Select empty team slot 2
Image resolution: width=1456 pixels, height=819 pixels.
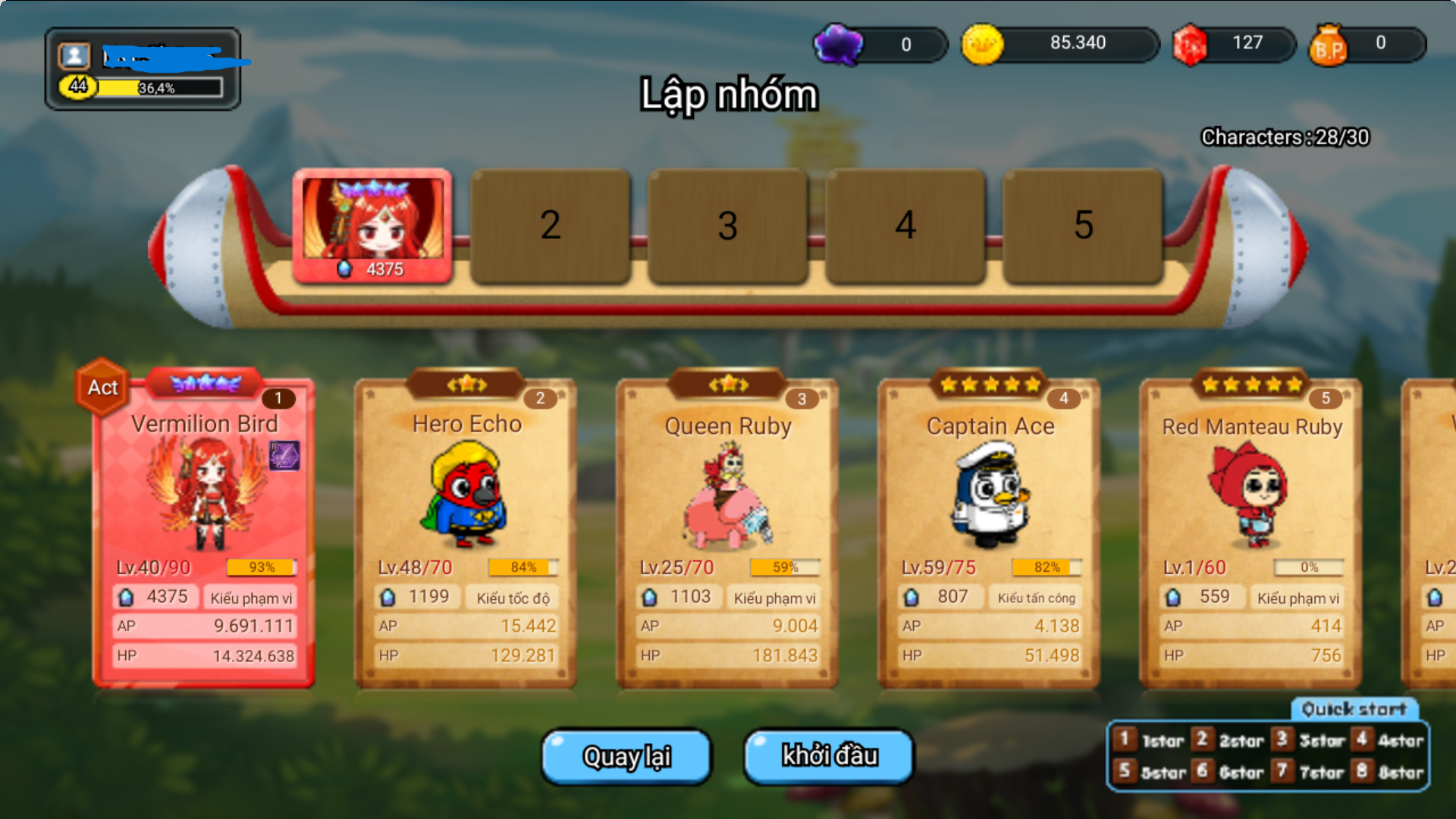coord(551,225)
